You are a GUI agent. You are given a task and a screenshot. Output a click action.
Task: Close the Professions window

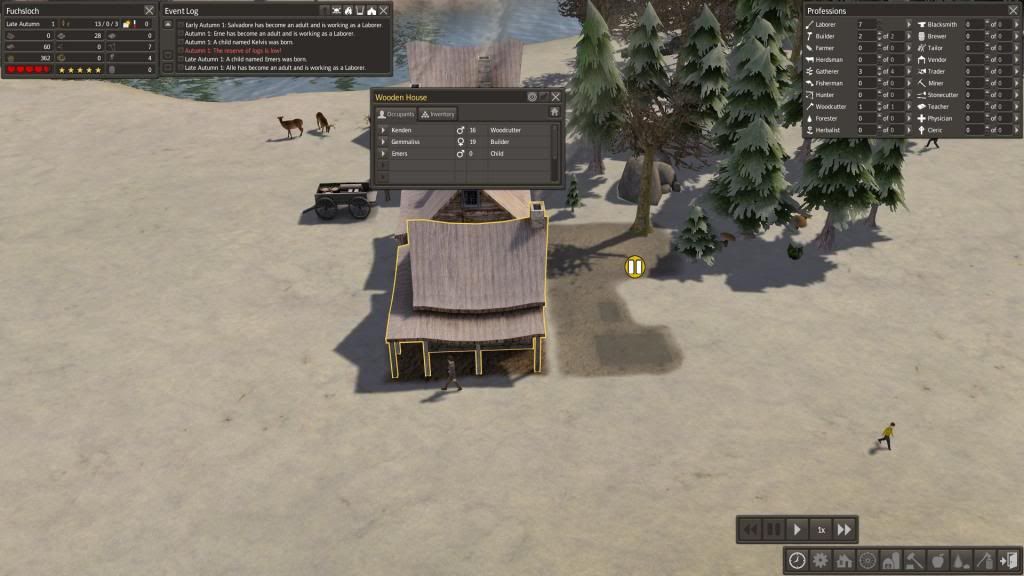click(x=1013, y=10)
